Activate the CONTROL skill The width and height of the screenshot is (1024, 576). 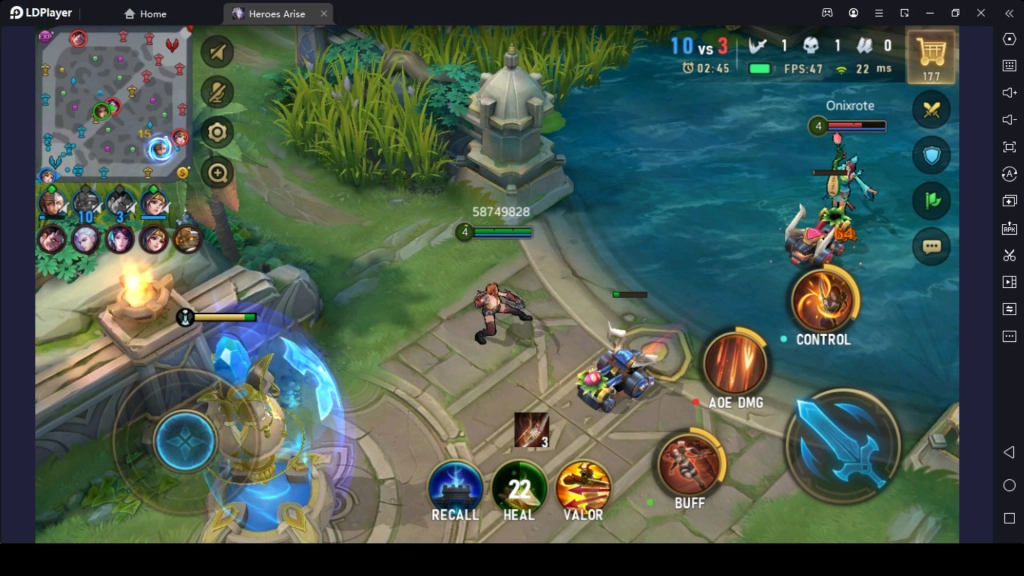pyautogui.click(x=824, y=300)
